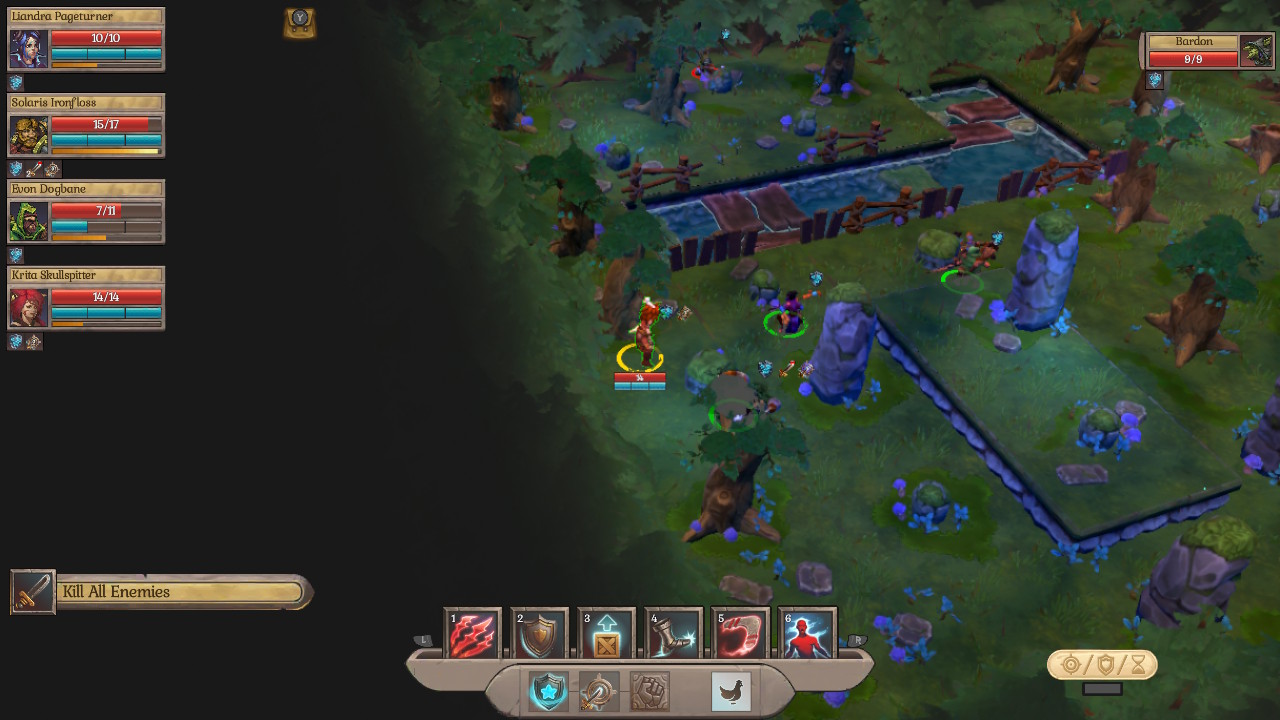Pick Krita Skullspitter's party panel
Viewport: 1280px width, 720px height.
86,298
